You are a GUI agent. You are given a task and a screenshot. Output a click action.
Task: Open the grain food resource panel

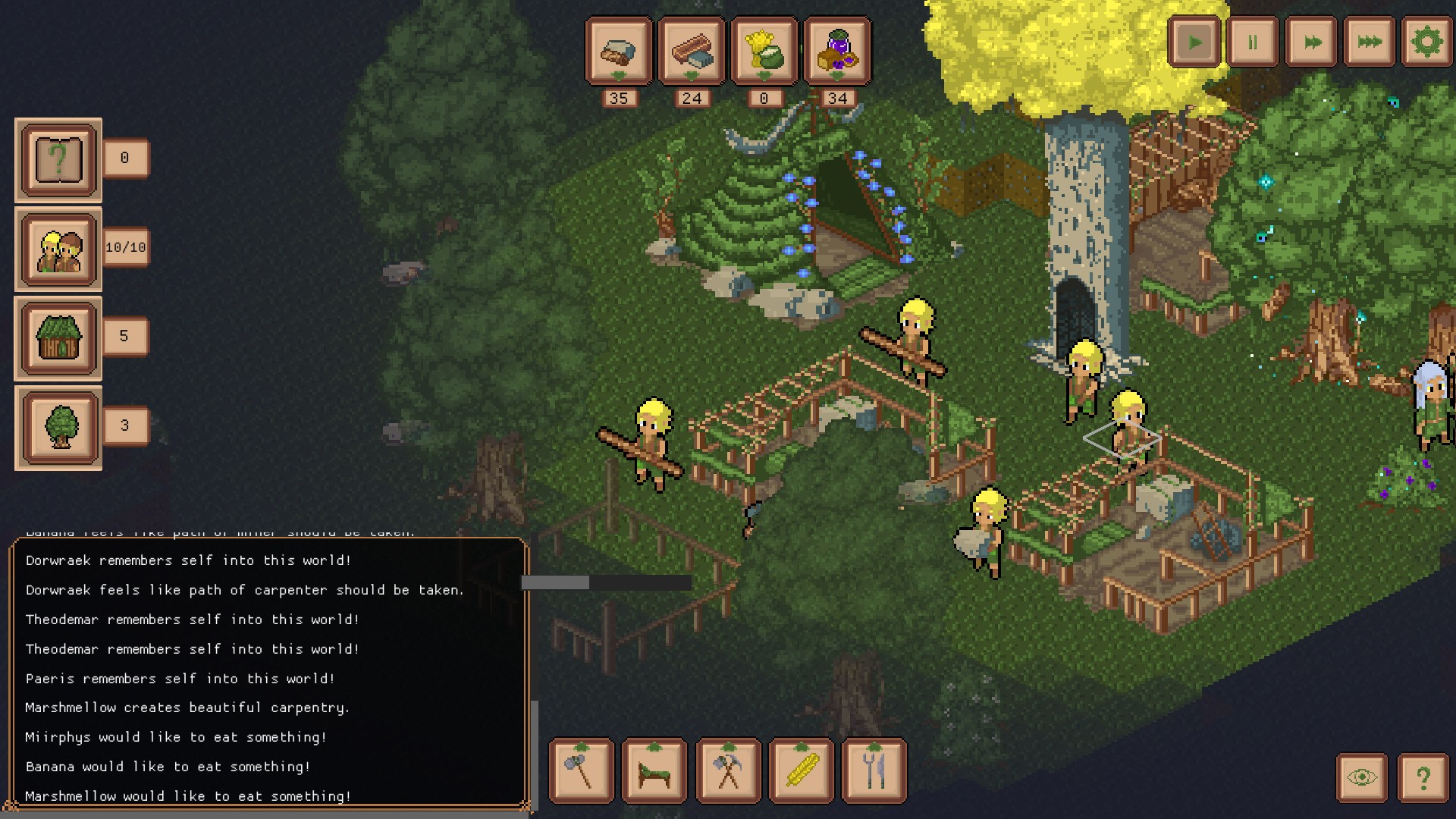click(764, 51)
